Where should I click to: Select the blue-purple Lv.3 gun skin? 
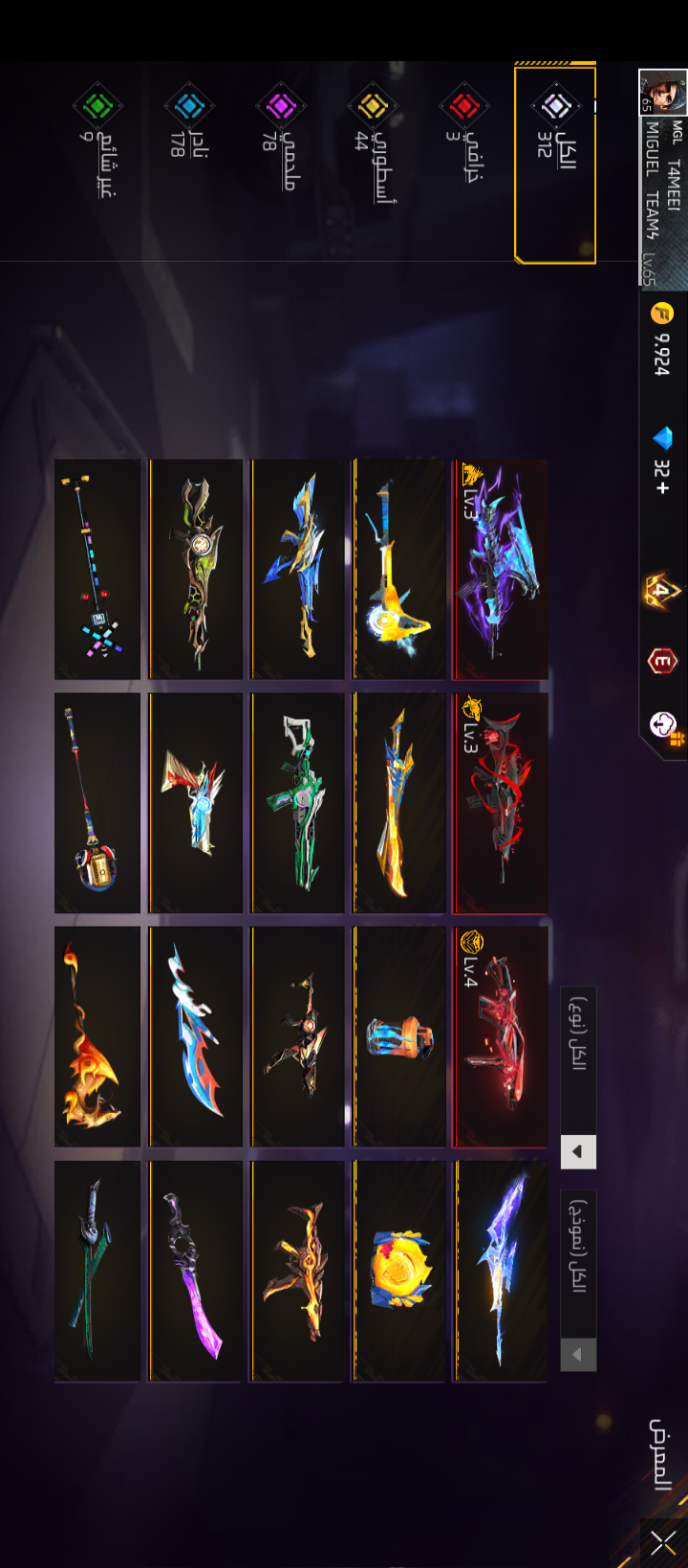500,570
